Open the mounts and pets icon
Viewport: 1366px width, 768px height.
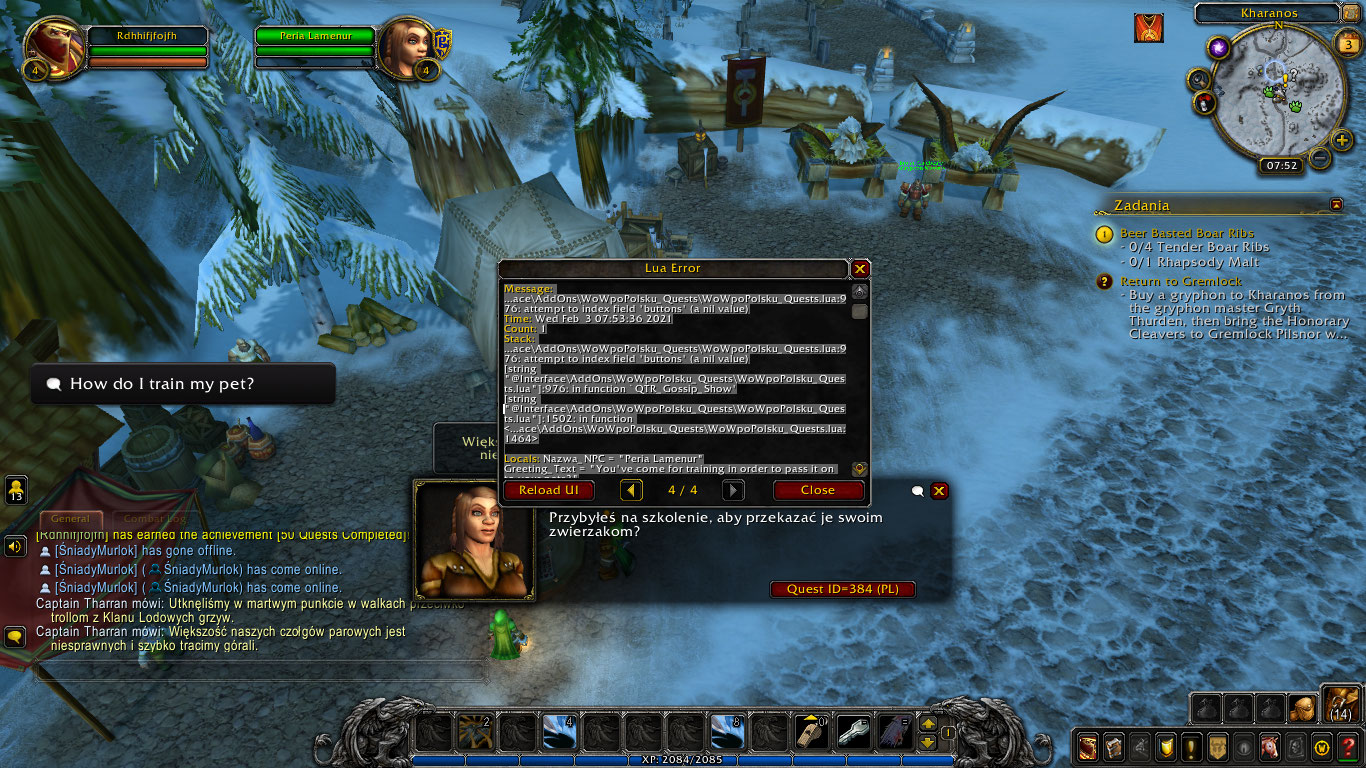1267,746
